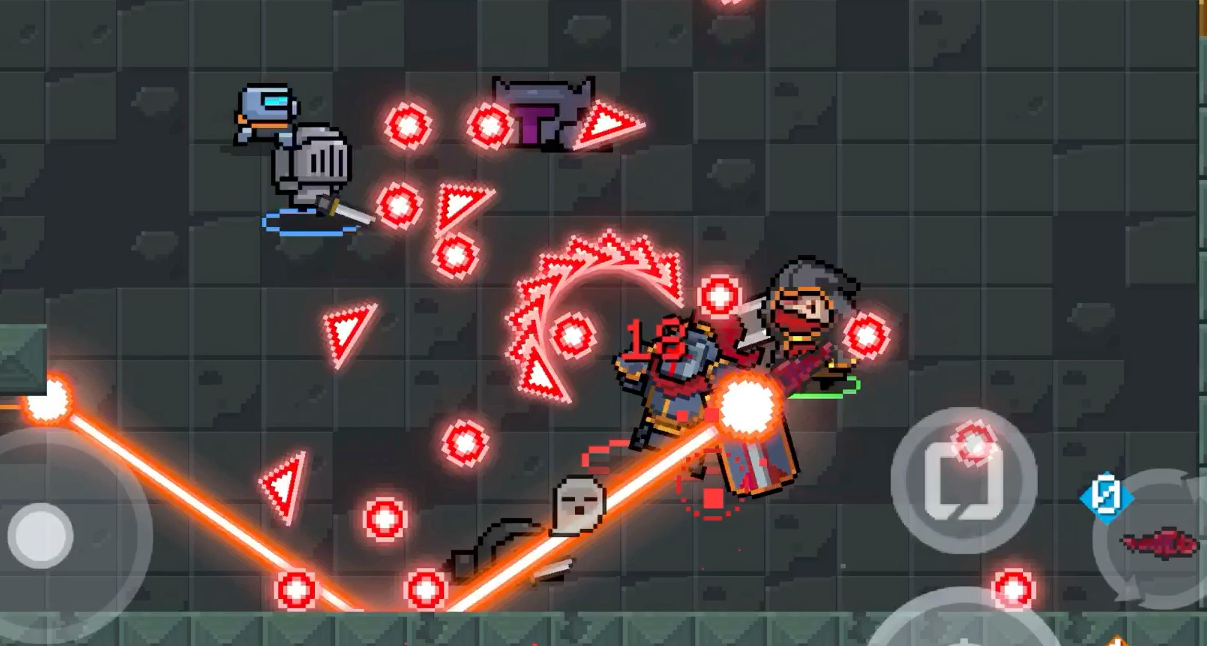Switch weapon using the red fish button
This screenshot has height=646, width=1207.
(1160, 542)
